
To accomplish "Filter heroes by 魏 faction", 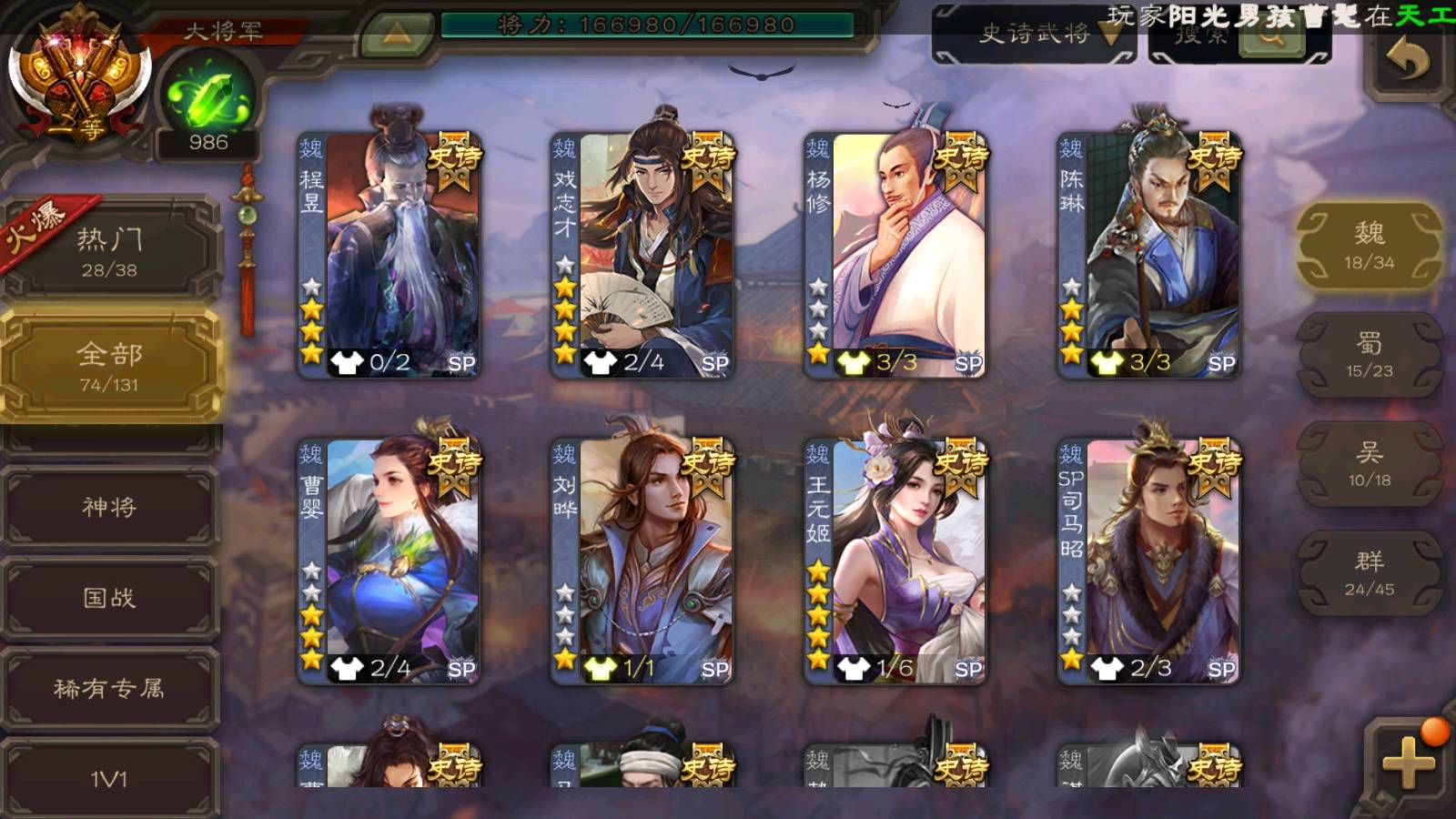I will [x=1370, y=246].
